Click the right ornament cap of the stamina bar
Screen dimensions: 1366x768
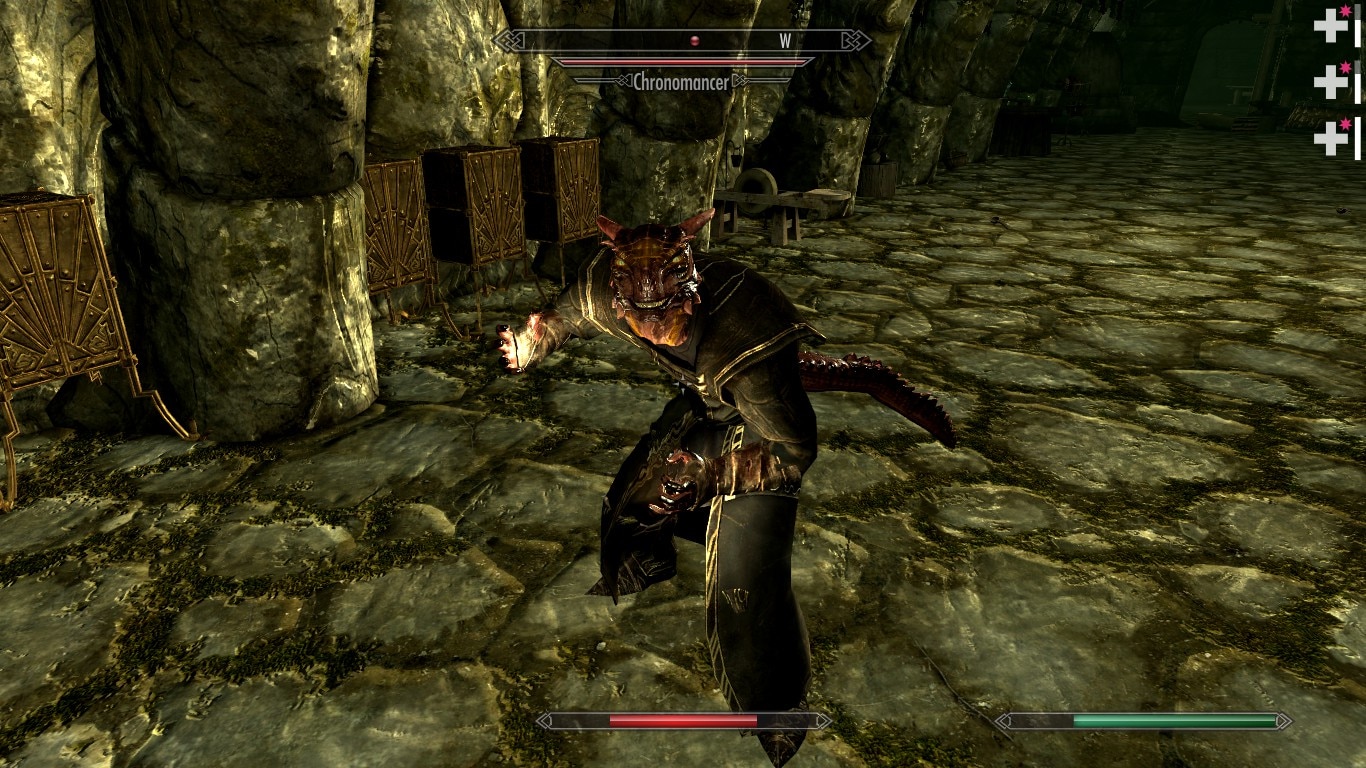click(x=1285, y=719)
